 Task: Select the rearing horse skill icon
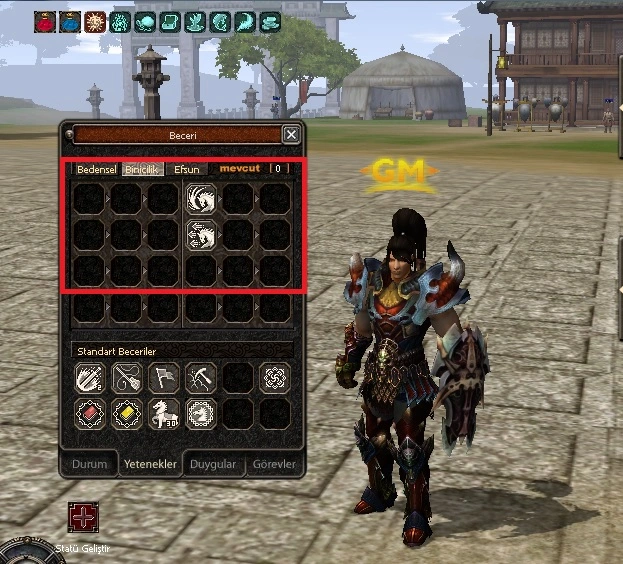[163, 414]
